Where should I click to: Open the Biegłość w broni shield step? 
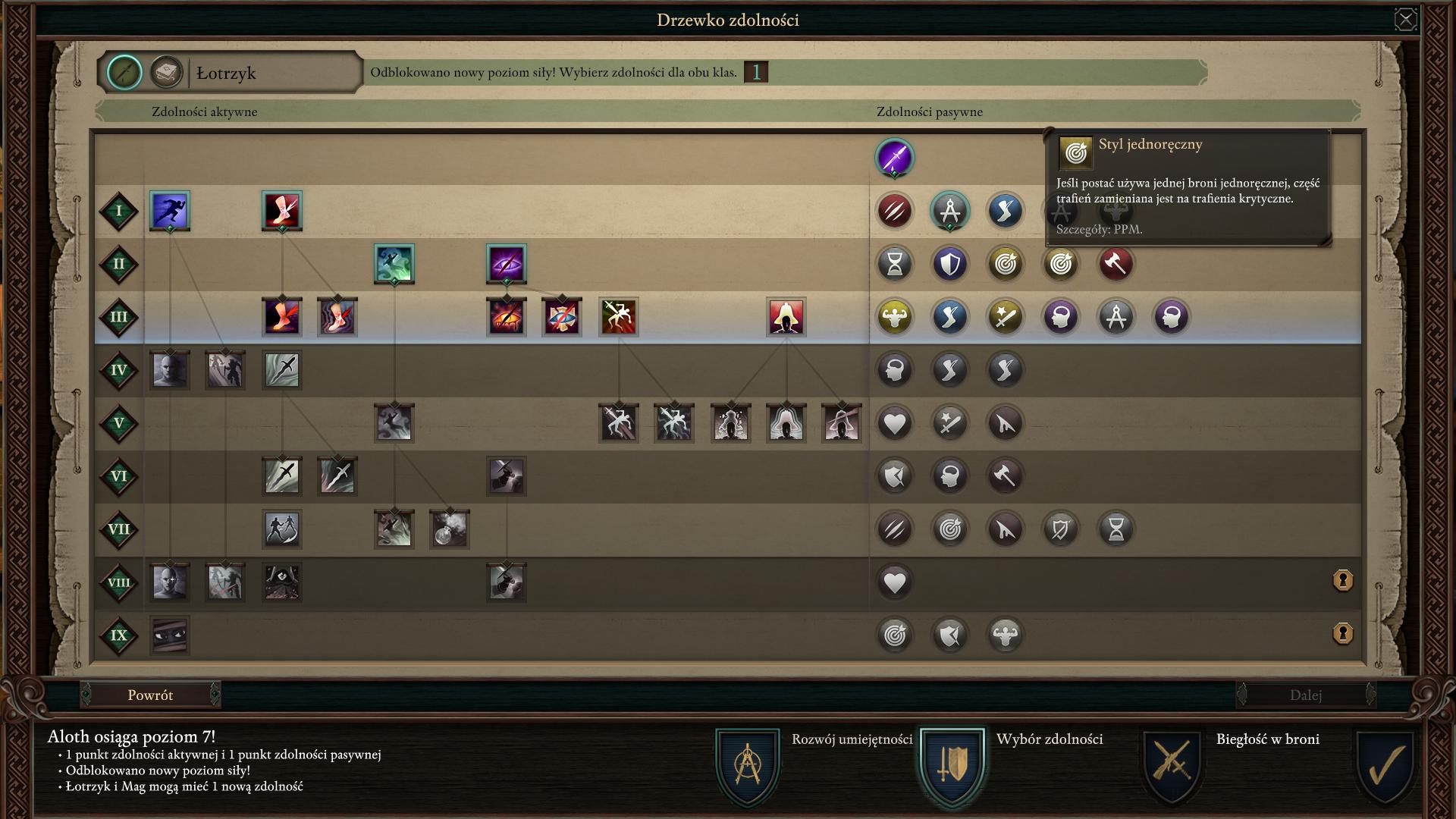click(1172, 764)
